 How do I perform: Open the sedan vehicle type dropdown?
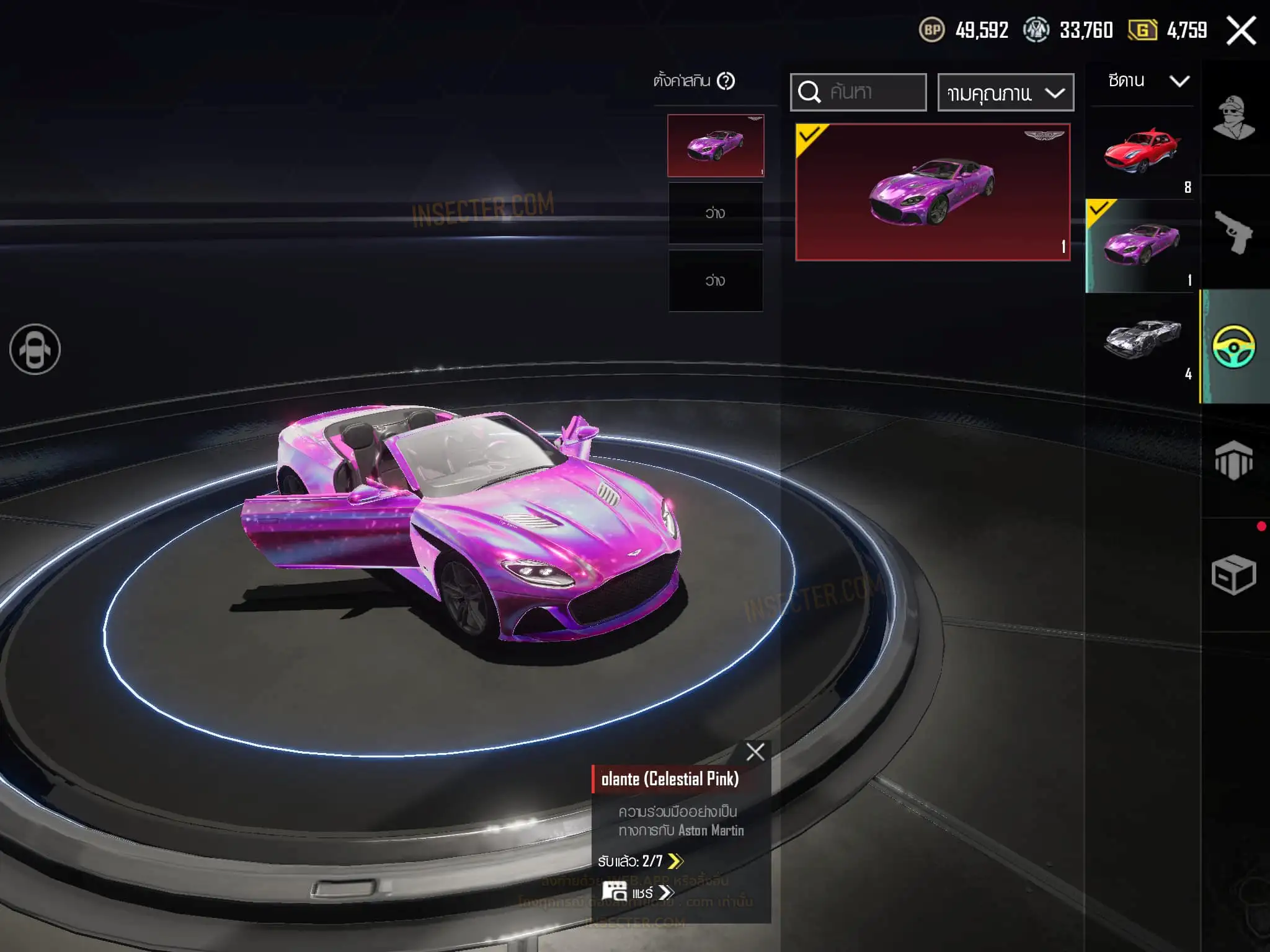[1148, 81]
